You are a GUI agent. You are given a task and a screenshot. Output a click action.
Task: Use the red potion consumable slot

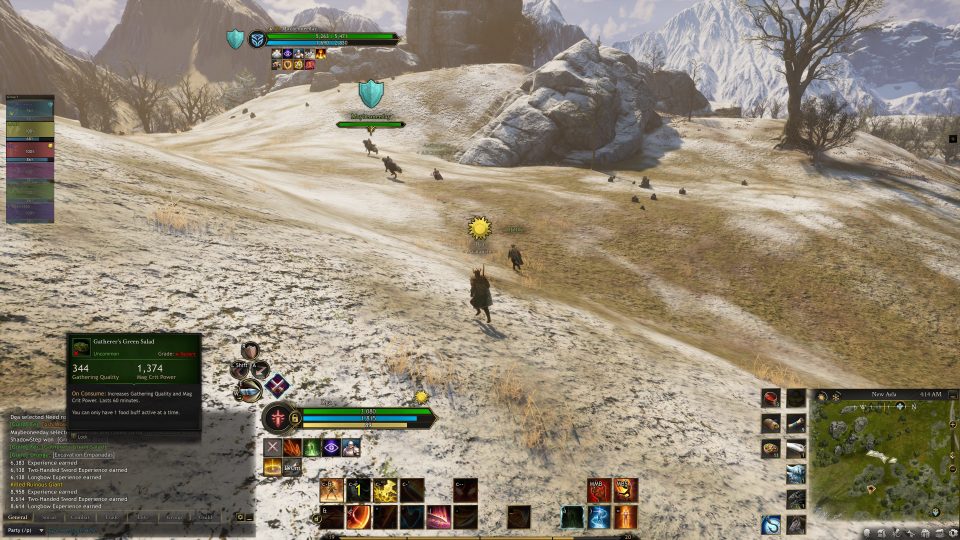(x=771, y=398)
